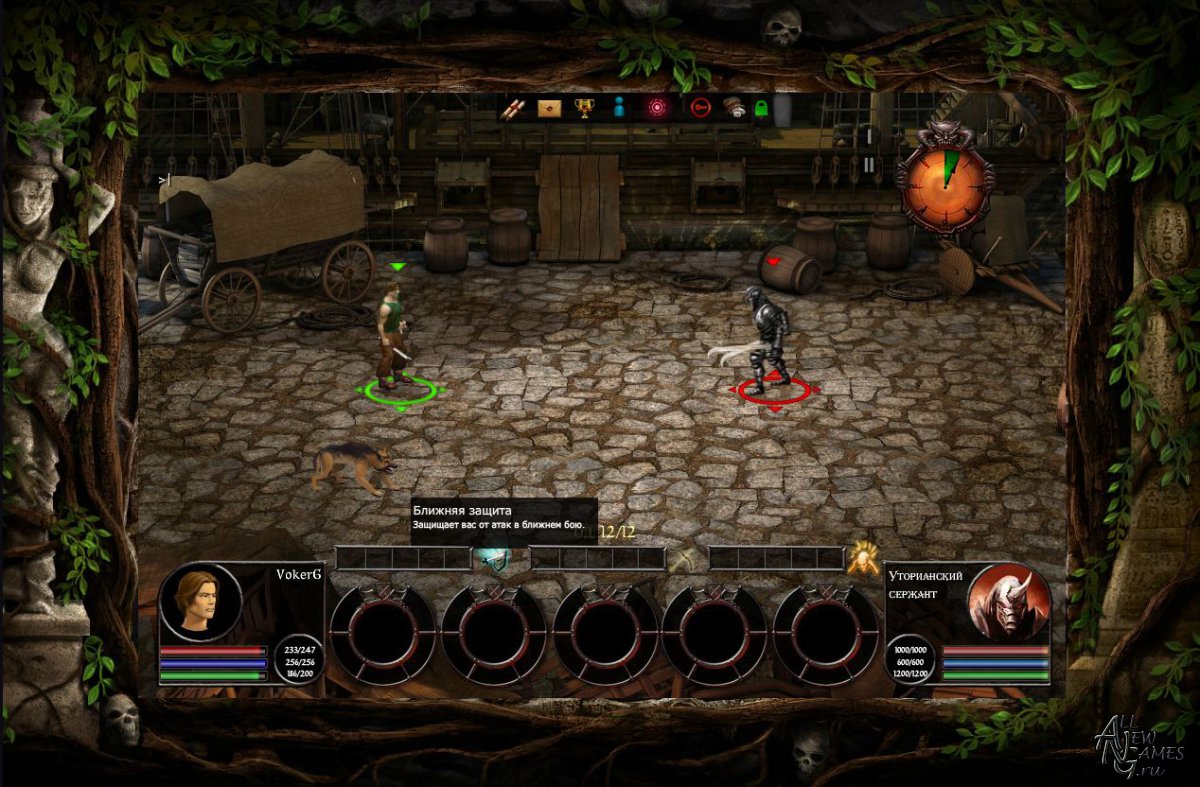Select the Utorian sergeant enemy portrait
The image size is (1200, 787).
point(1008,600)
